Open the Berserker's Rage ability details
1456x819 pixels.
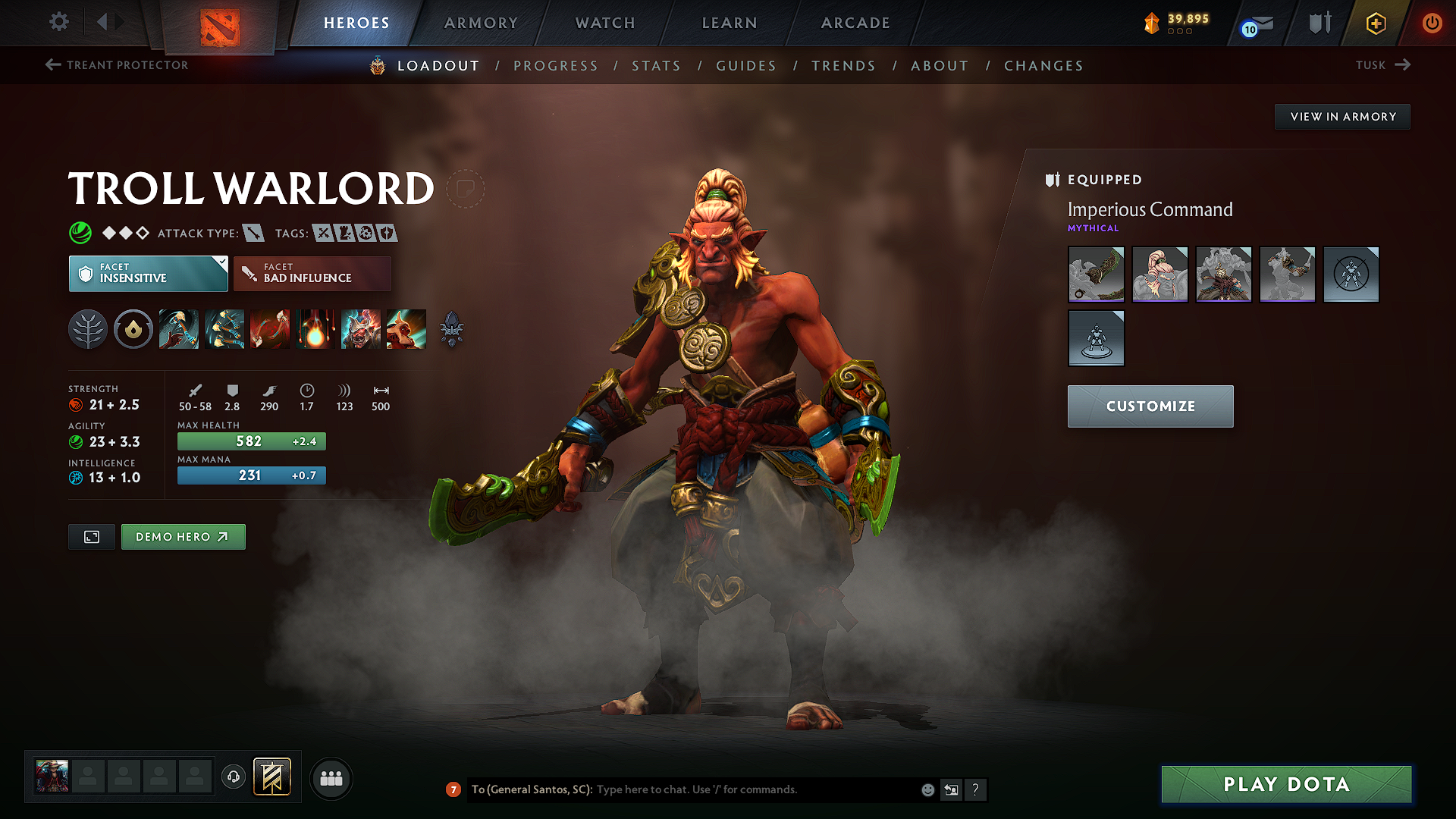coord(179,329)
